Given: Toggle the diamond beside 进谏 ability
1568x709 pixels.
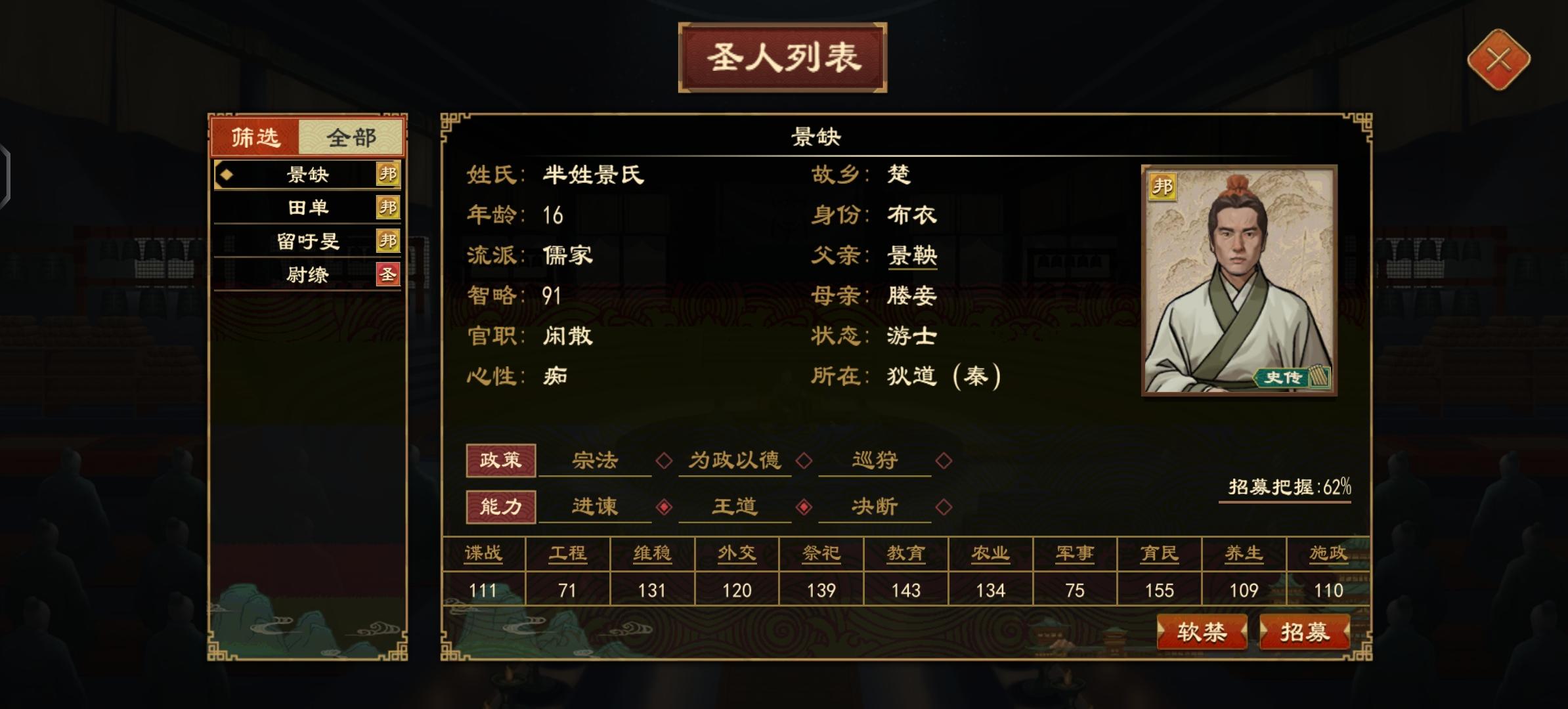Looking at the screenshot, I should pos(664,507).
